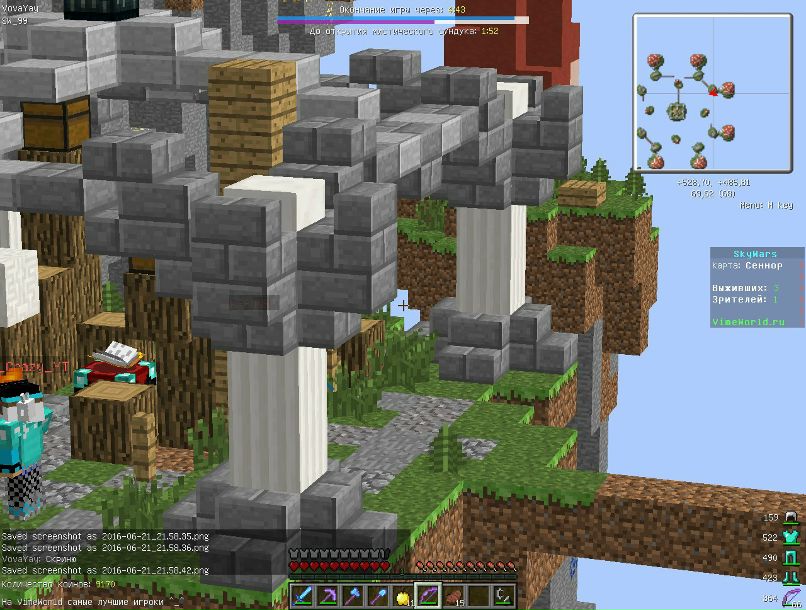
Task: Select the diamond sword hotbar slot
Action: click(x=303, y=597)
